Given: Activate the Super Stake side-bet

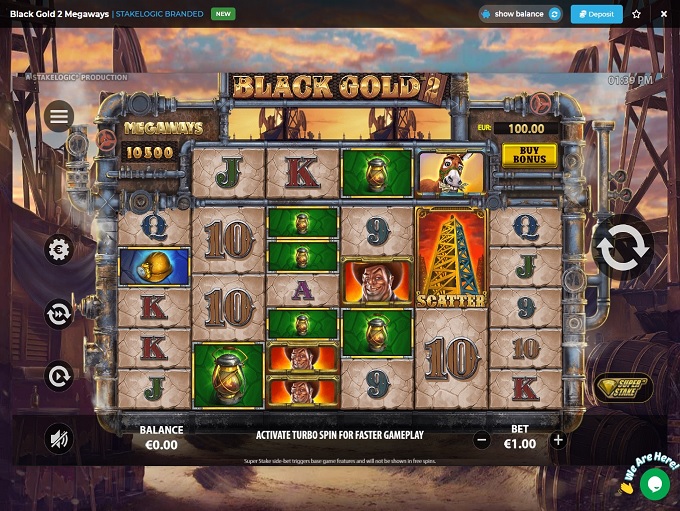Looking at the screenshot, I should pos(623,387).
